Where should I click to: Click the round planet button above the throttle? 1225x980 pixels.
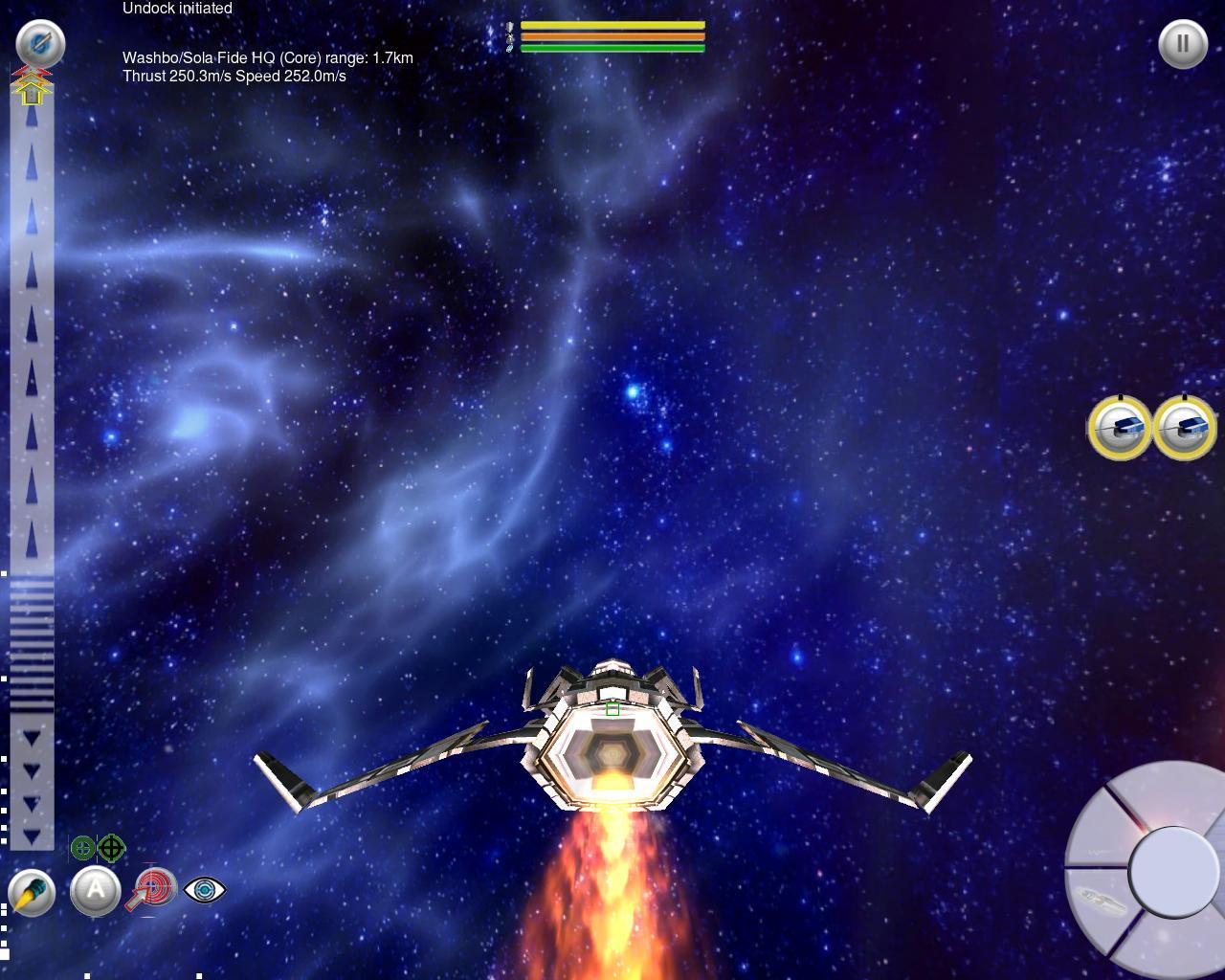point(40,43)
